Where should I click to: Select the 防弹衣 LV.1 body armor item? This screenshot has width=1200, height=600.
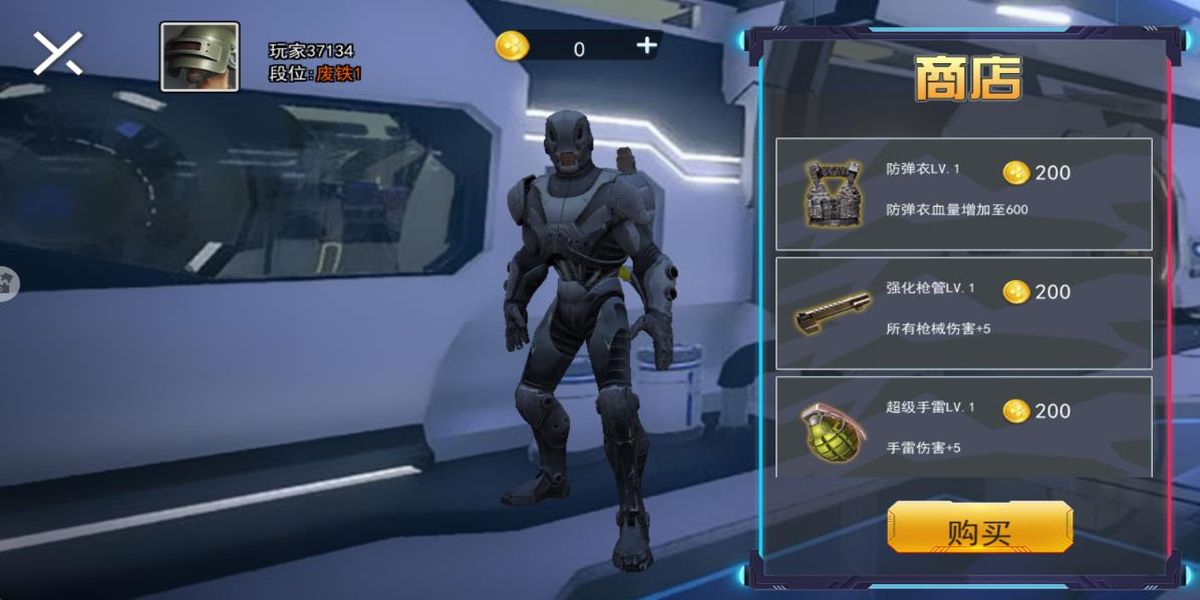963,193
